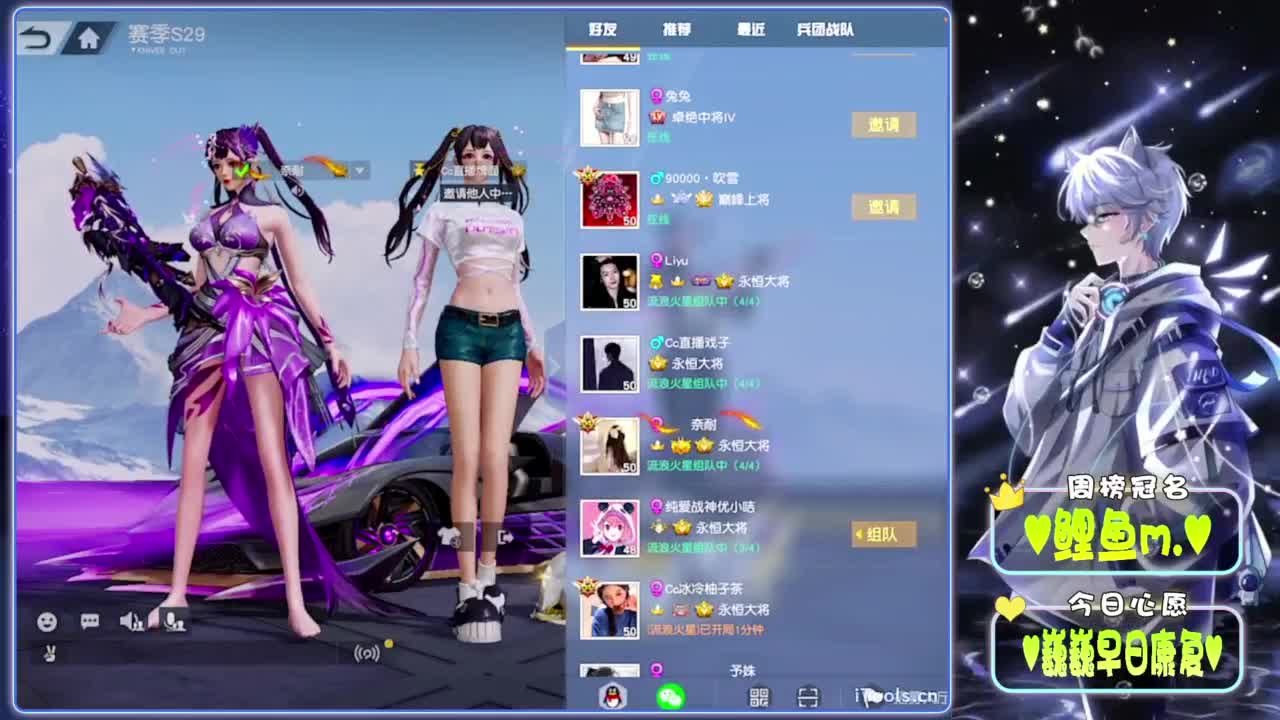
Task: Mute the speaker icon in bottom toolbar
Action: click(x=130, y=622)
